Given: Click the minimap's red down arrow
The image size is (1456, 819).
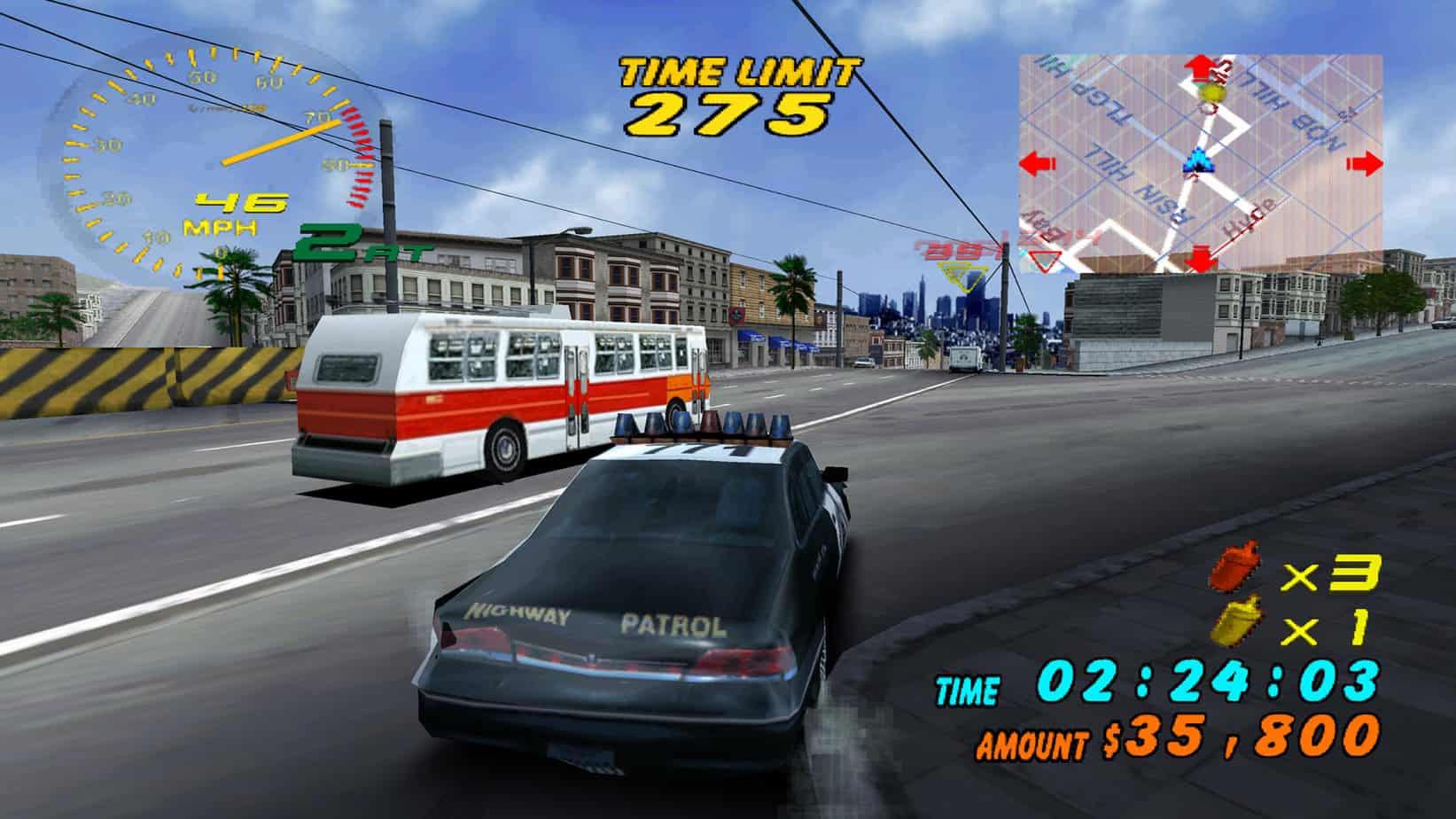Looking at the screenshot, I should [1201, 261].
